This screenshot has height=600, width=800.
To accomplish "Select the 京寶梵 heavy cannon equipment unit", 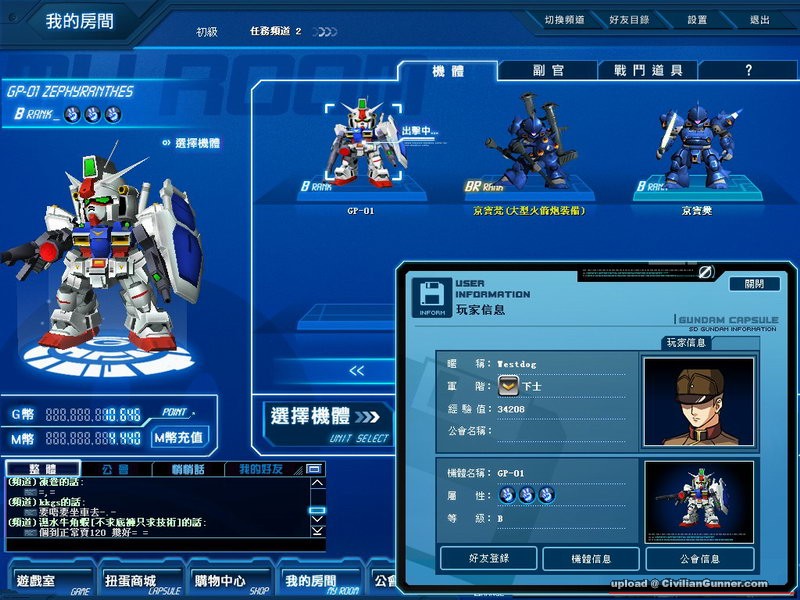I will [527, 150].
